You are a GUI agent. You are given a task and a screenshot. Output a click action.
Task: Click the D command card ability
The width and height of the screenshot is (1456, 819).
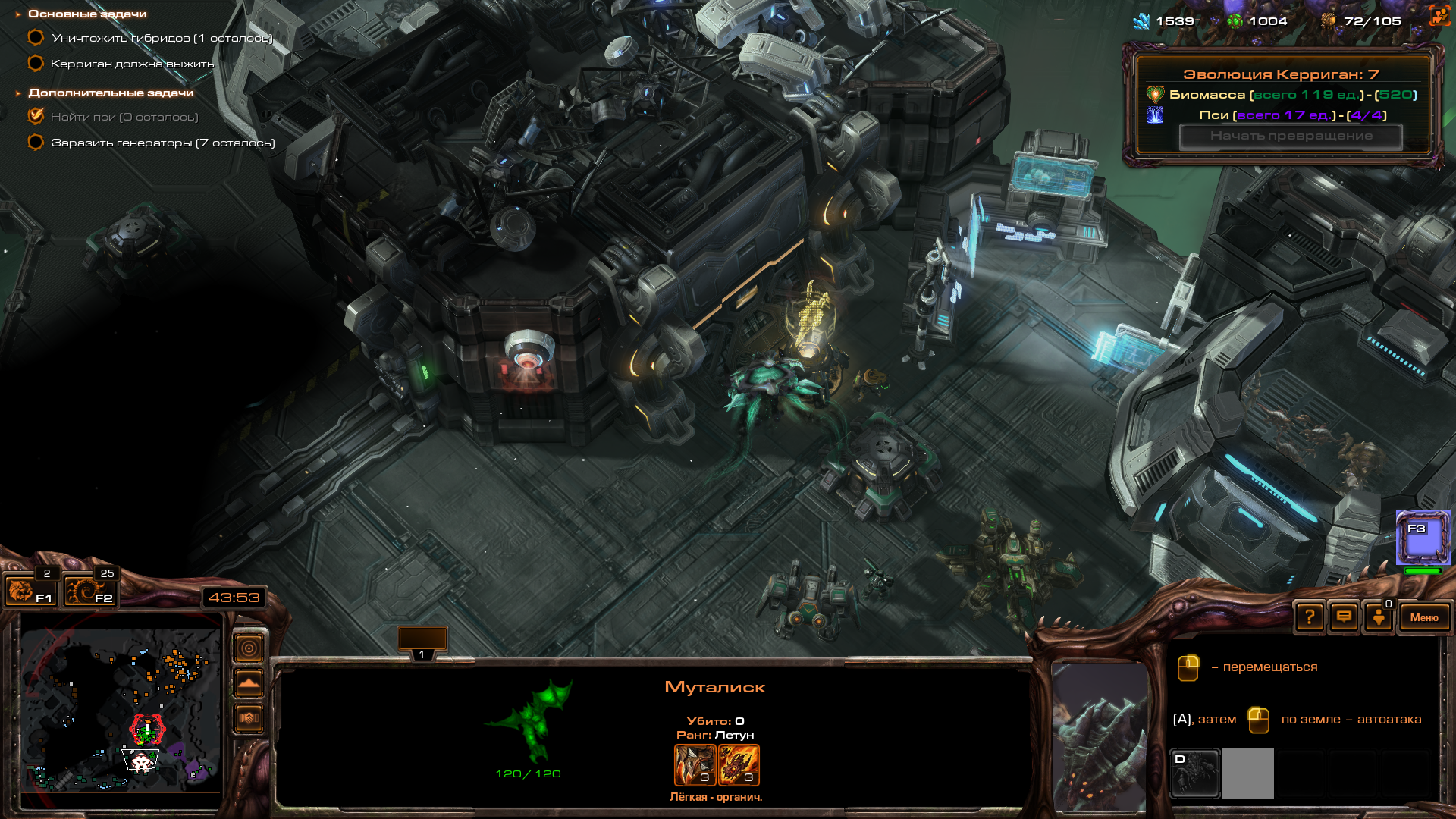pos(1195,773)
